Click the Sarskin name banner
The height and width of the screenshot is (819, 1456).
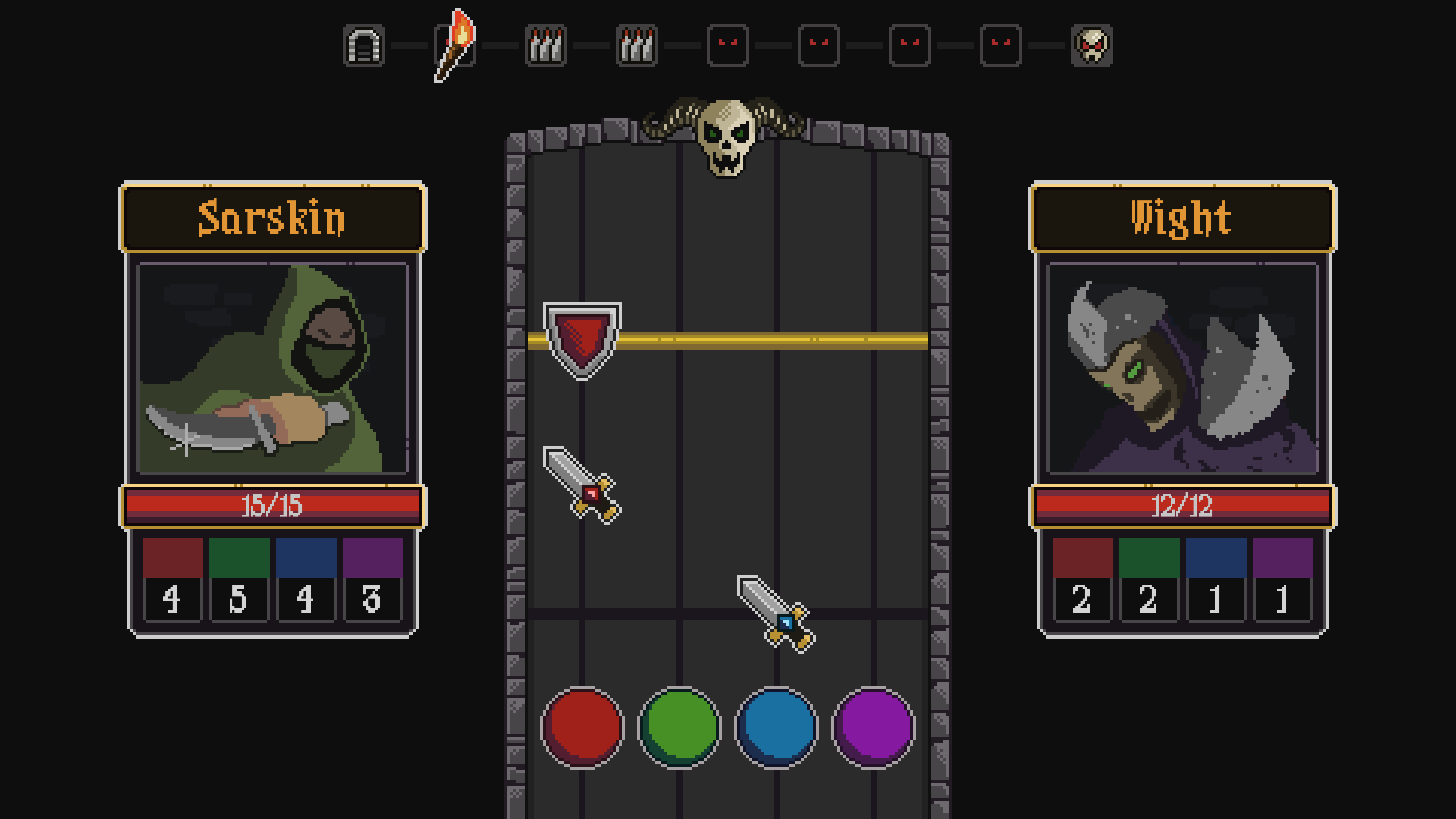pyautogui.click(x=271, y=219)
